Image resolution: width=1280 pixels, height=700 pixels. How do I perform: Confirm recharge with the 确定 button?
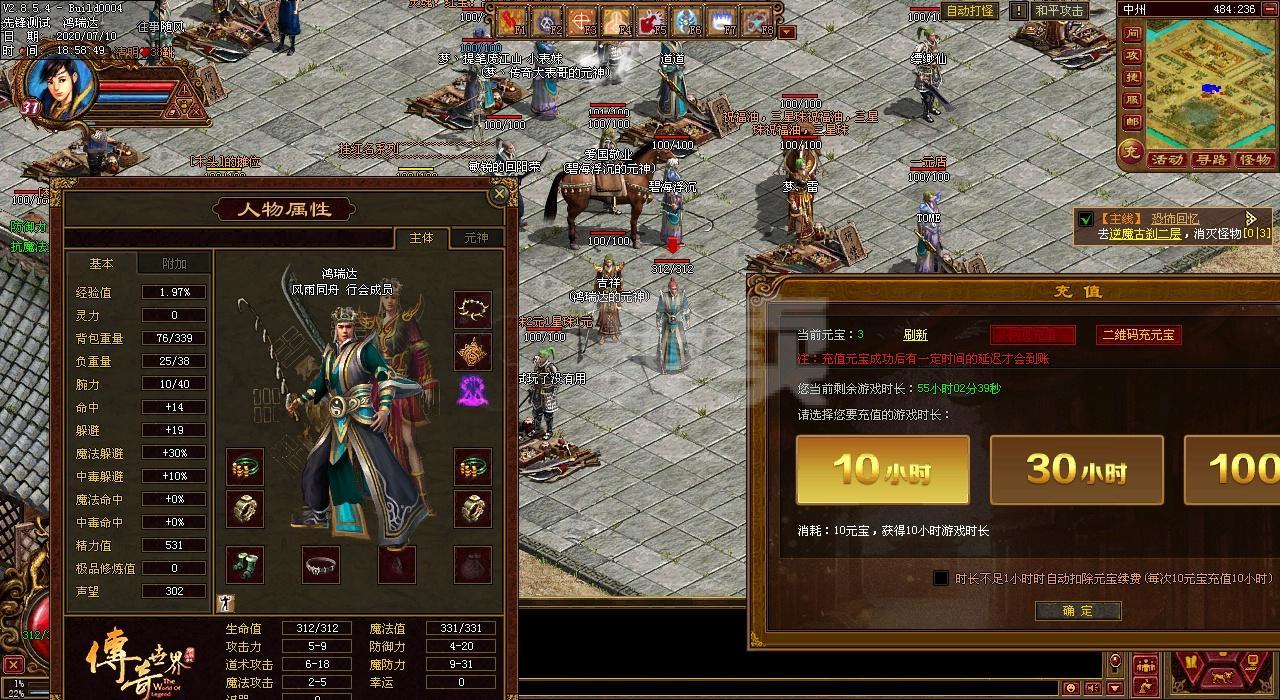[x=1077, y=611]
